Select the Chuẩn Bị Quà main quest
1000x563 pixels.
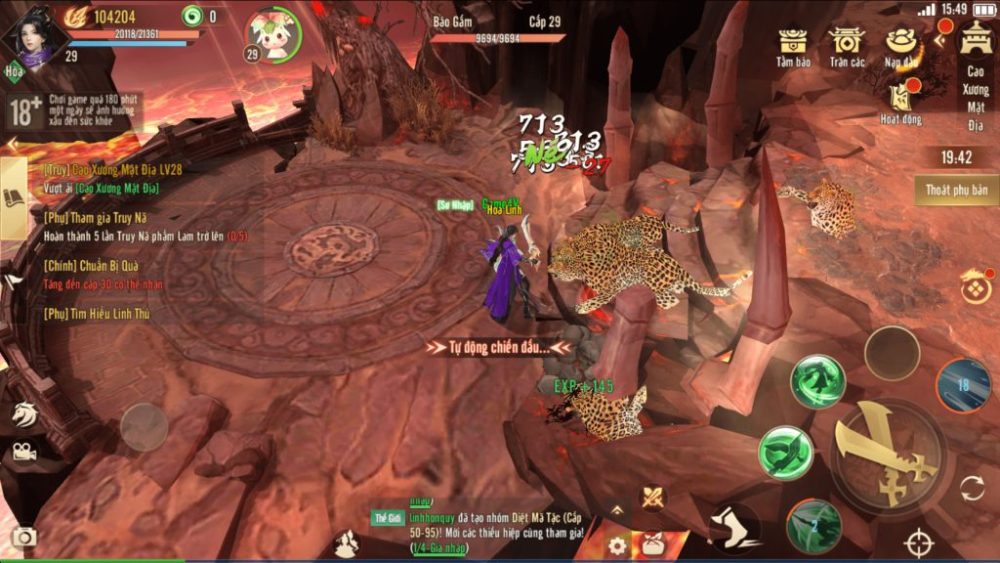point(90,266)
